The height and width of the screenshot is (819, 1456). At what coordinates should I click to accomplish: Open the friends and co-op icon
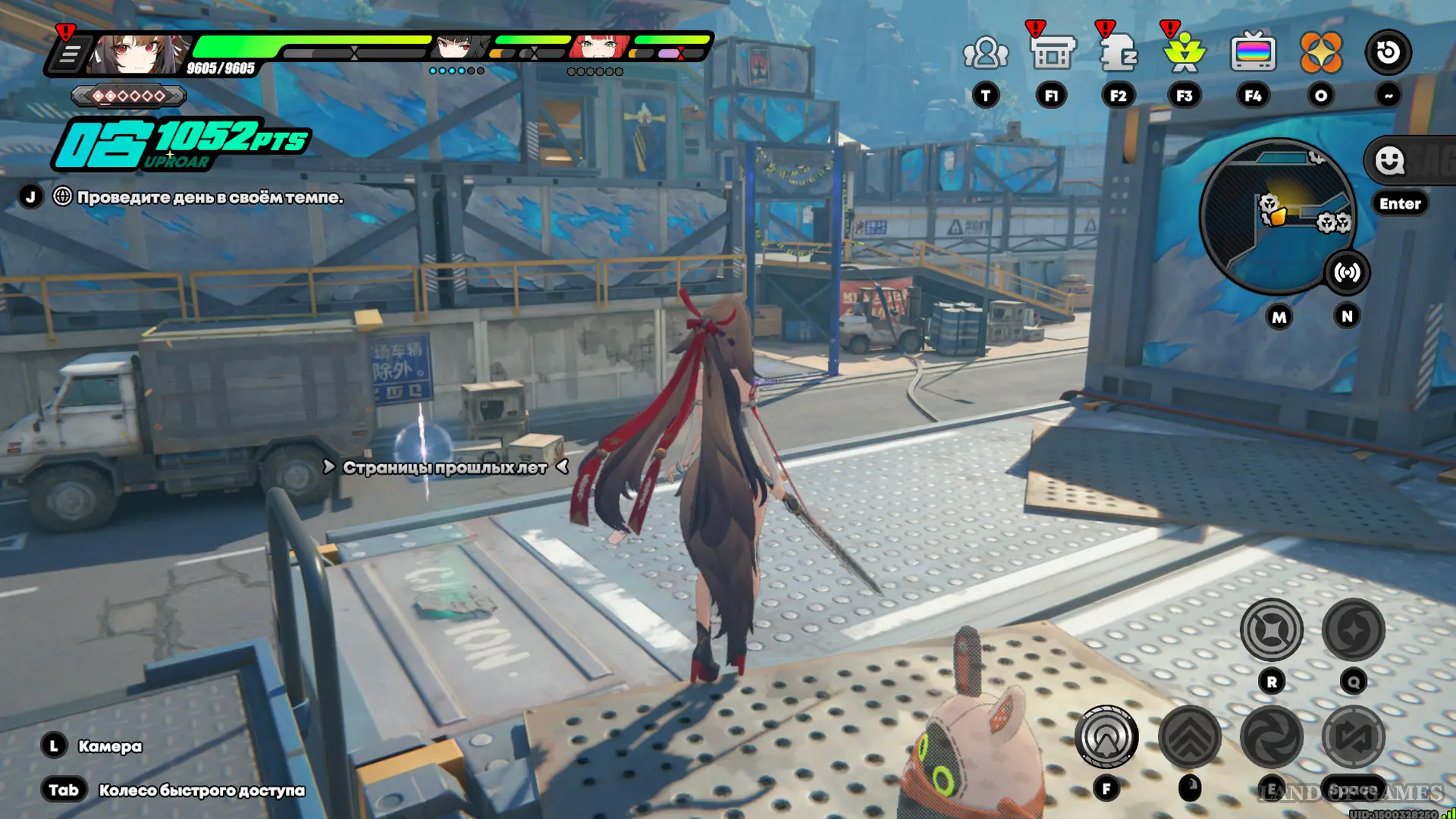pos(985,53)
